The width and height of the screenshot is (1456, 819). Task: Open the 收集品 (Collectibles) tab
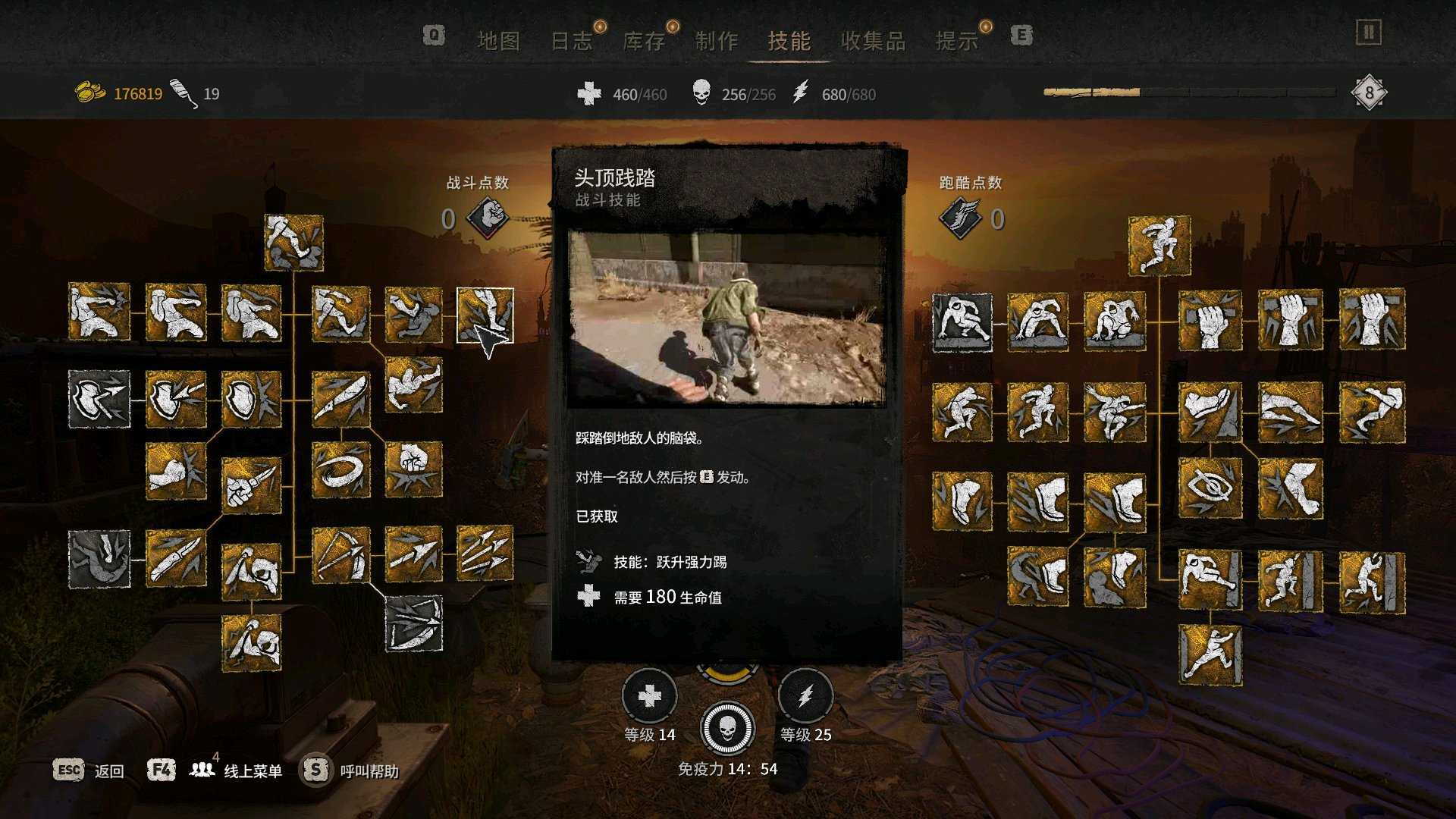[x=873, y=41]
